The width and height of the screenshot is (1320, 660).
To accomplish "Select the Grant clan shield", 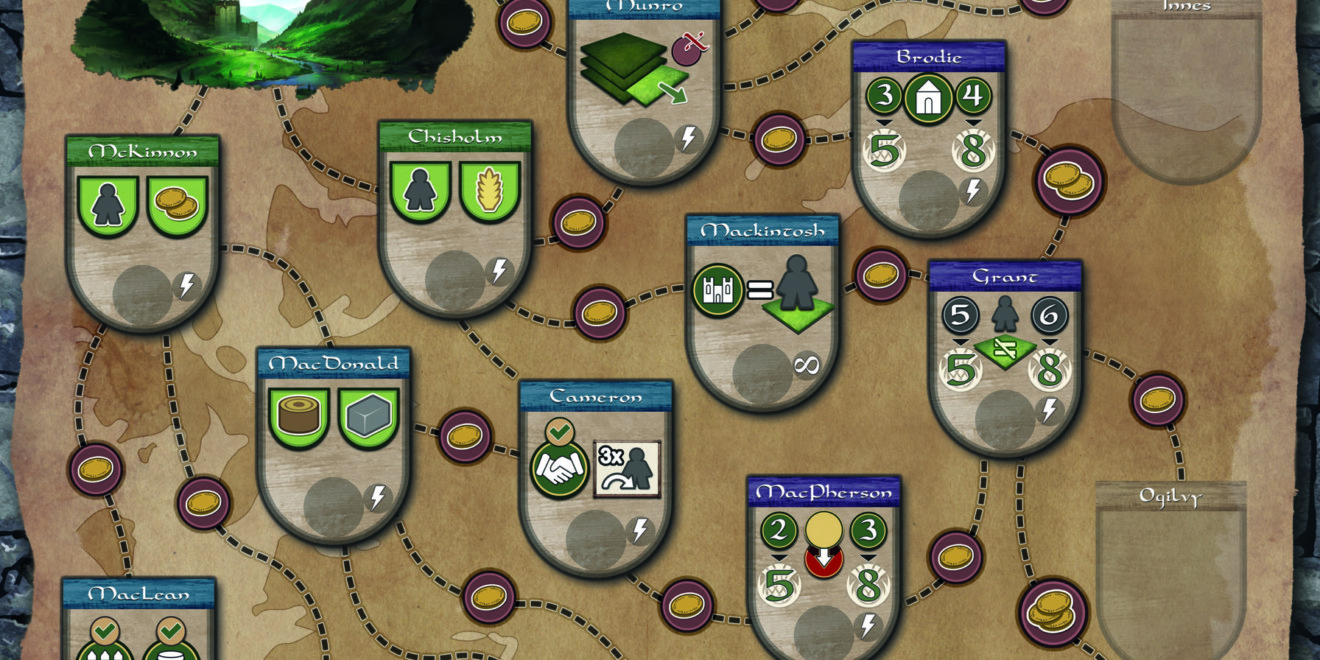I will tap(1005, 356).
